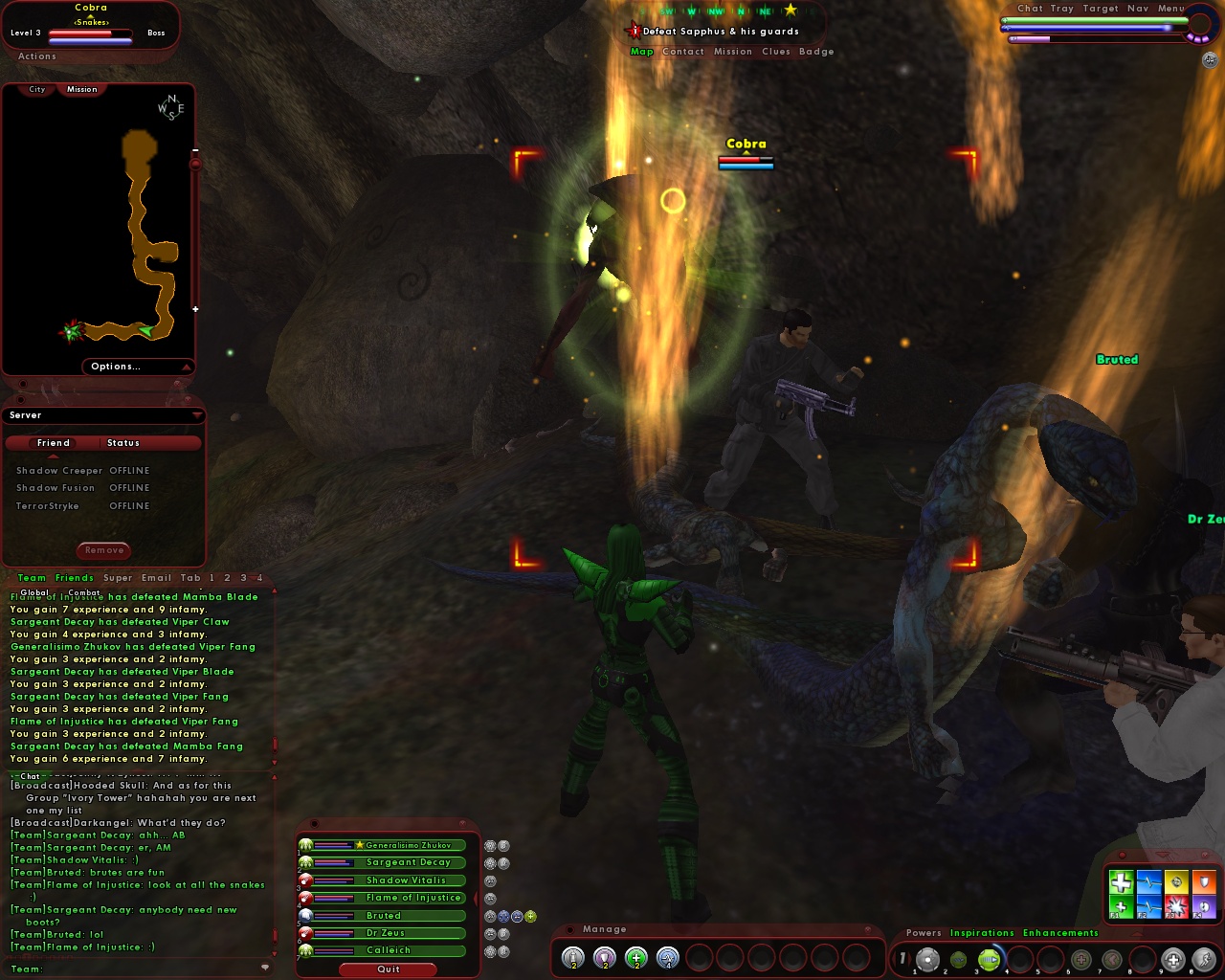The width and height of the screenshot is (1225, 980).
Task: Activate the red damage inspiration in slot F3
Action: pos(1176,905)
